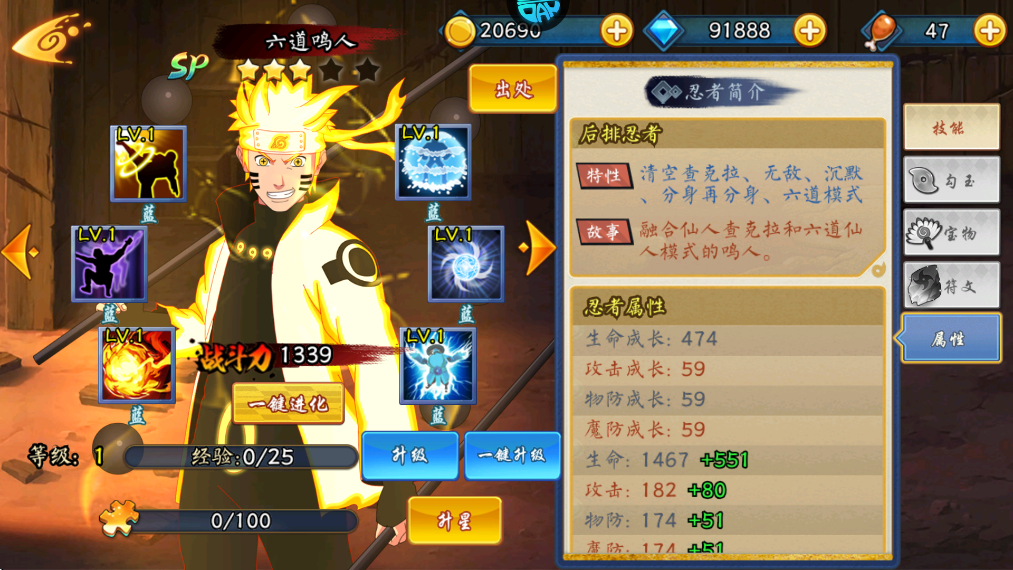Select the 属性 attributes tab
The width and height of the screenshot is (1013, 570).
tap(951, 339)
